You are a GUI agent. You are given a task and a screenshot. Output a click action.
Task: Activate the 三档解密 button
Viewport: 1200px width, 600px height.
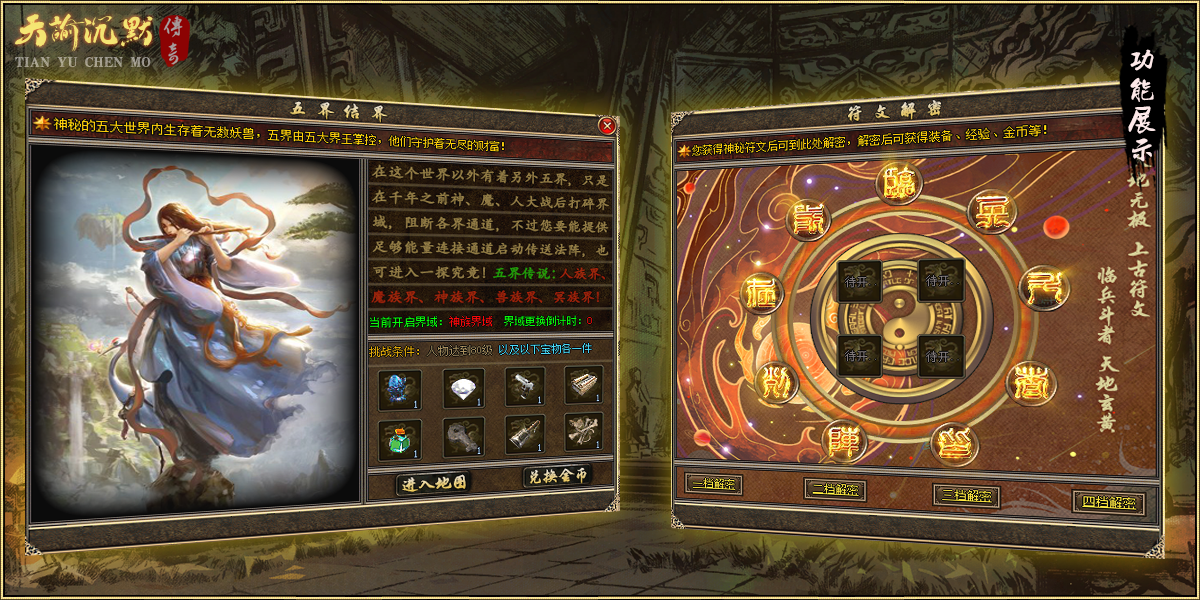[x=967, y=496]
